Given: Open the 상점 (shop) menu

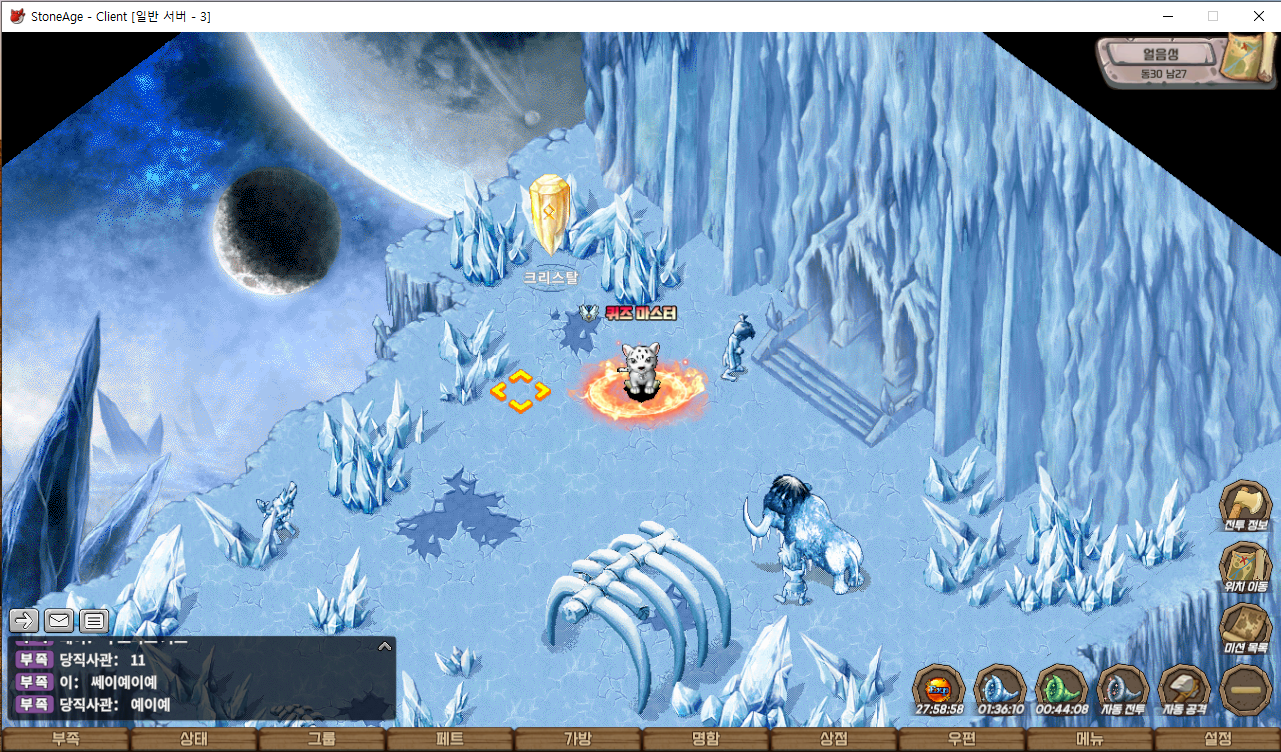Looking at the screenshot, I should [833, 740].
